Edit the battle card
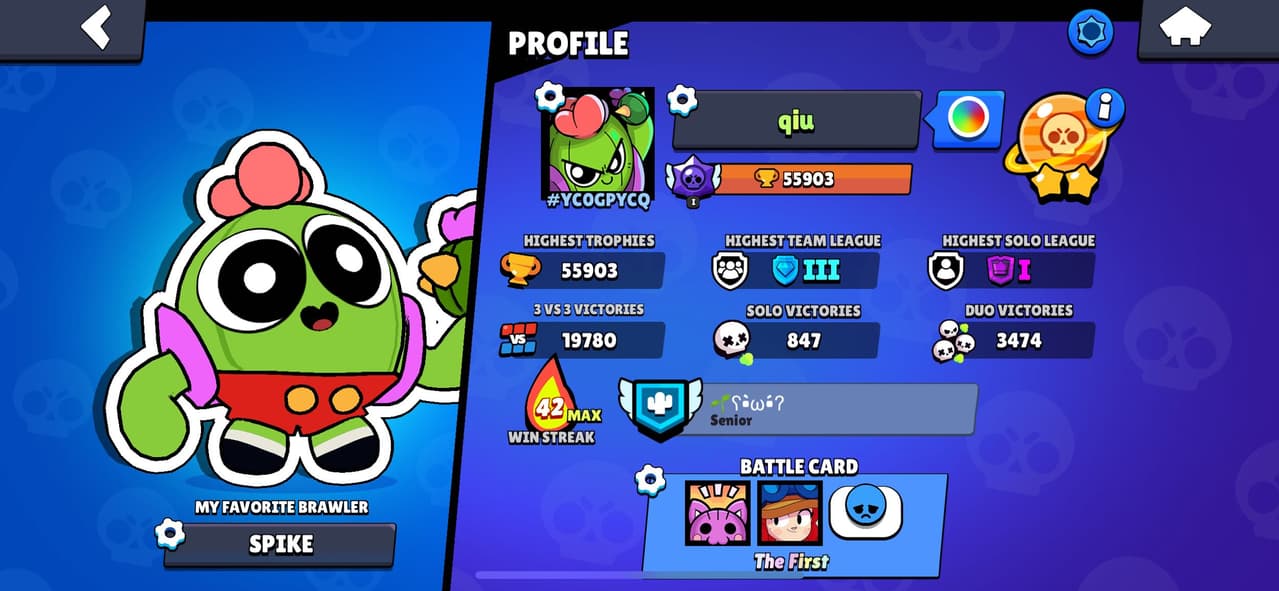The width and height of the screenshot is (1279, 591). click(651, 480)
